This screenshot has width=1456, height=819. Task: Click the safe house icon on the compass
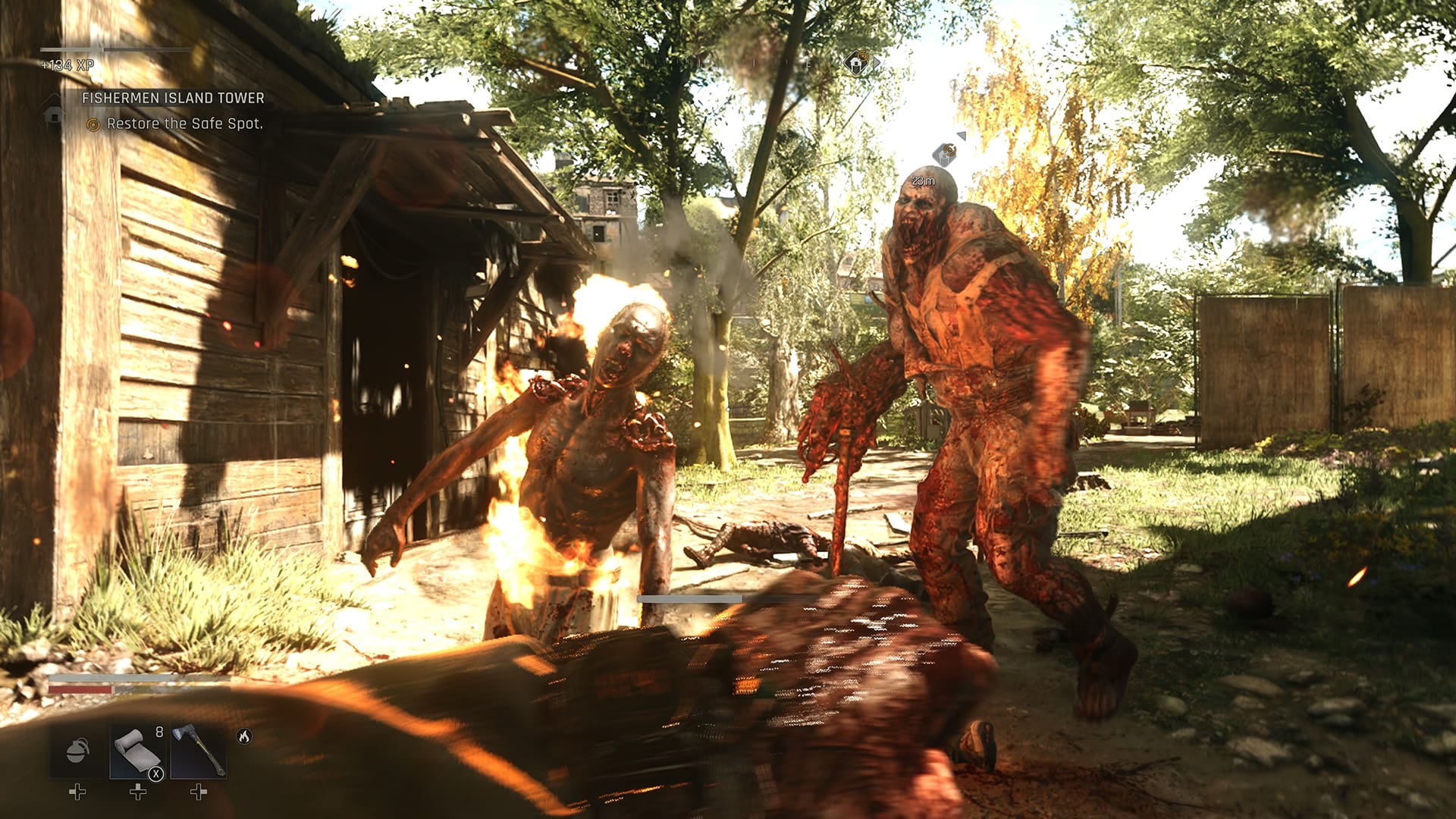coord(855,64)
